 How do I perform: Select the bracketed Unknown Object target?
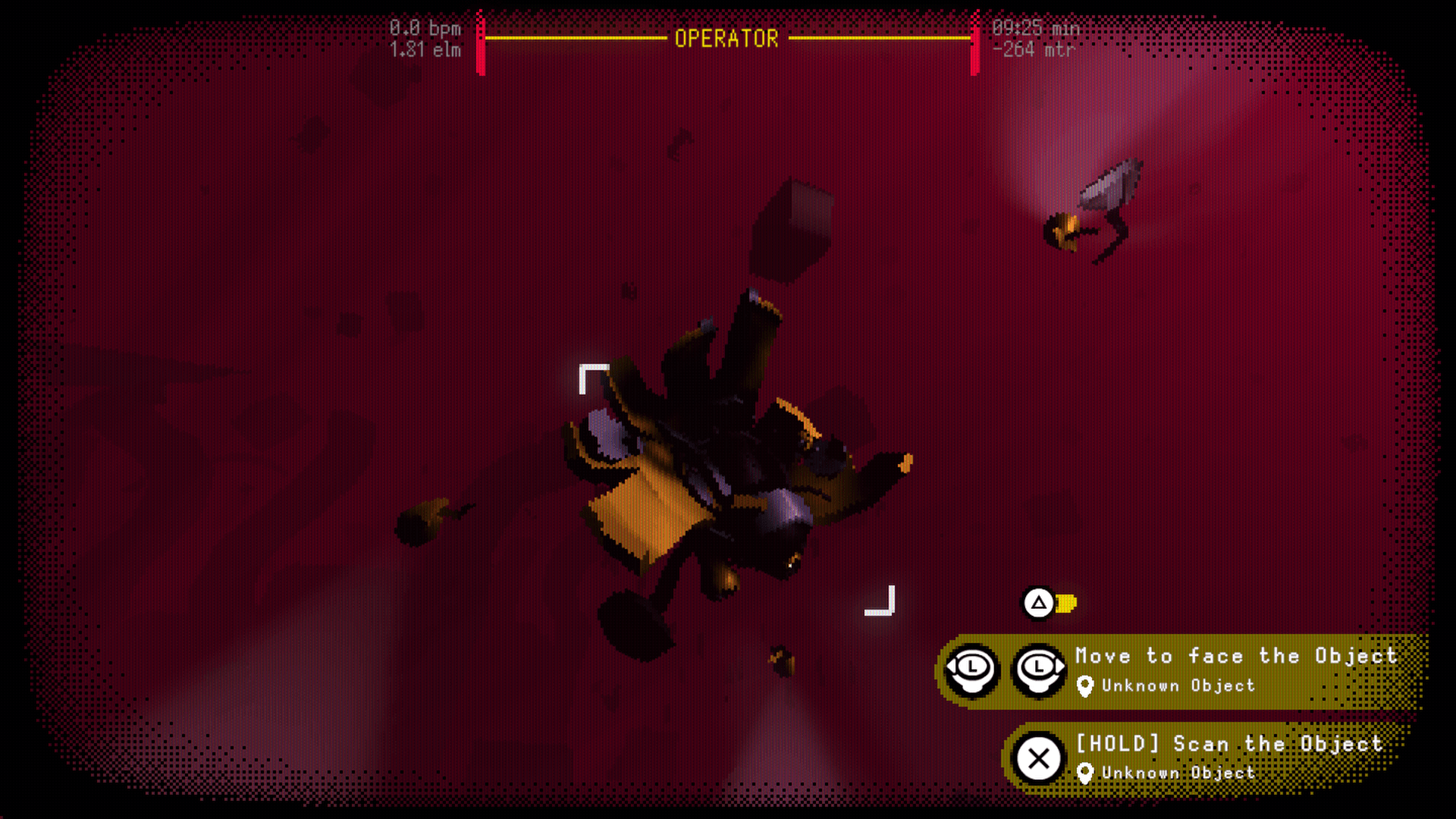pos(736,489)
